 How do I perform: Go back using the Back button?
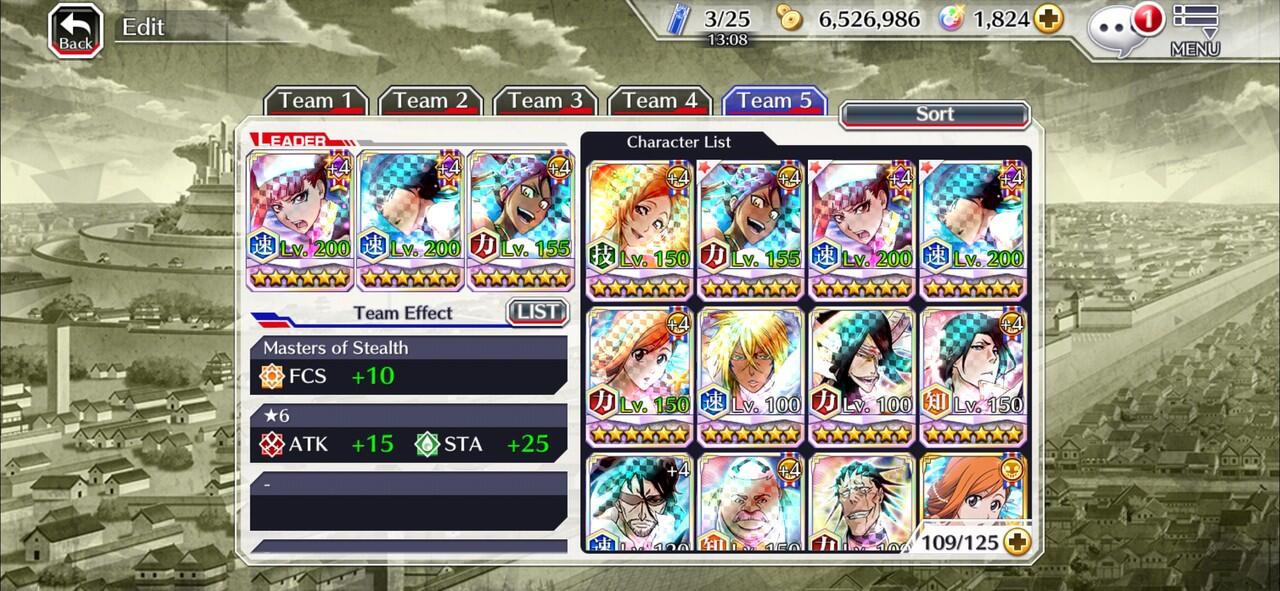[x=76, y=30]
